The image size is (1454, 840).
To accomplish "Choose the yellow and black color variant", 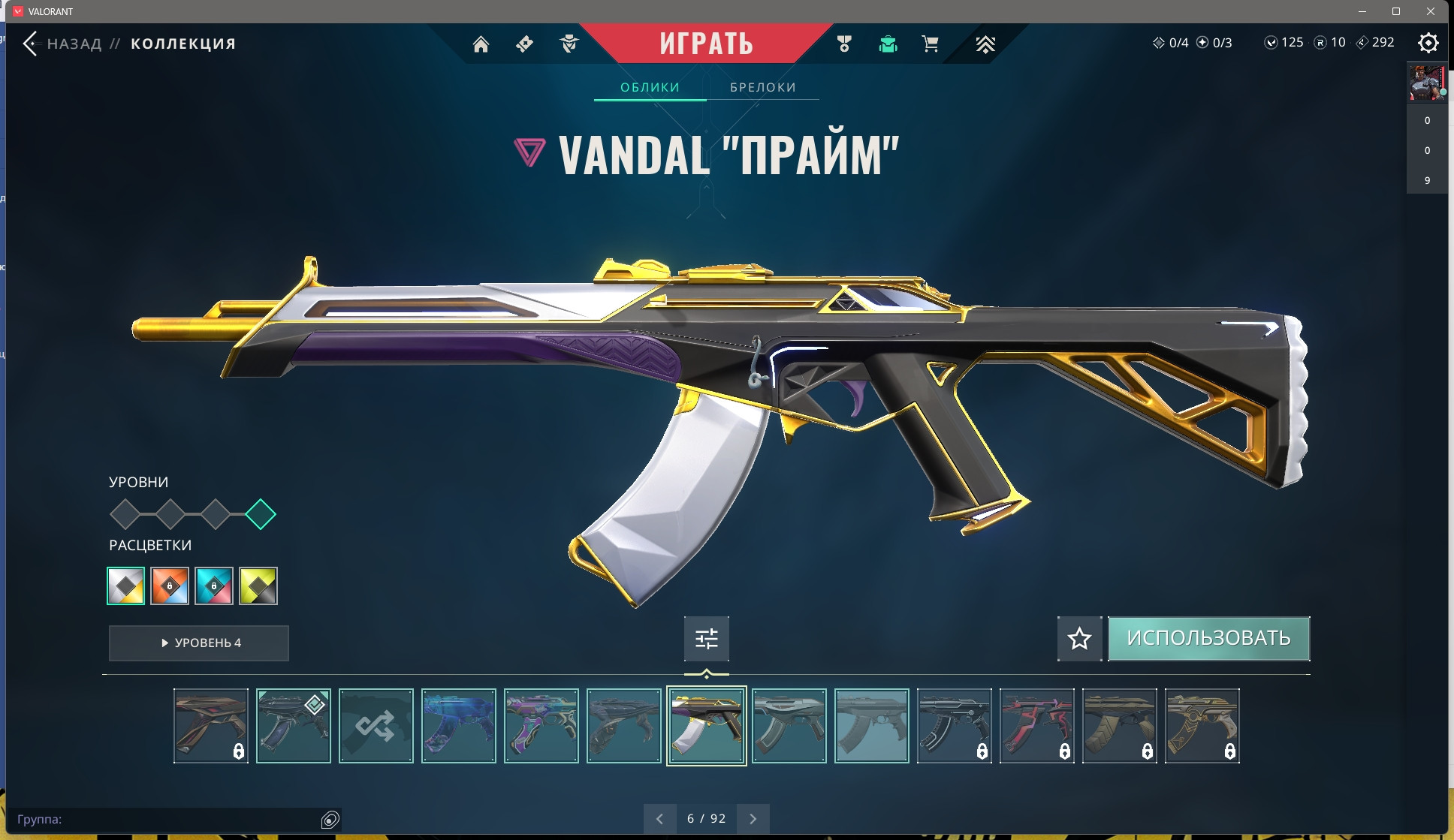I will (x=258, y=586).
